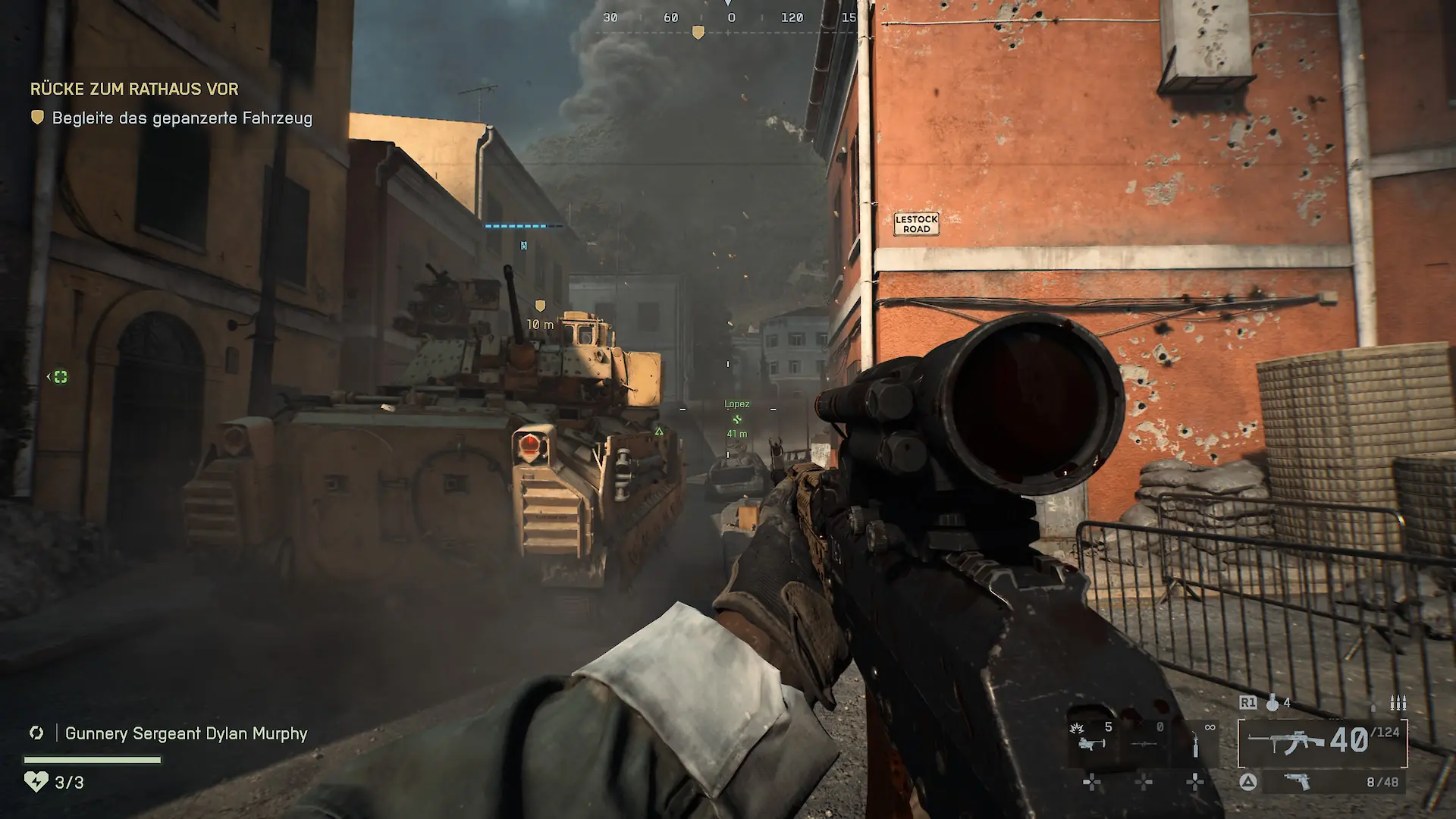1456x819 pixels.
Task: Click the objective tracker "Begleite das gepanzerte Fahrzeug"
Action: coord(182,118)
